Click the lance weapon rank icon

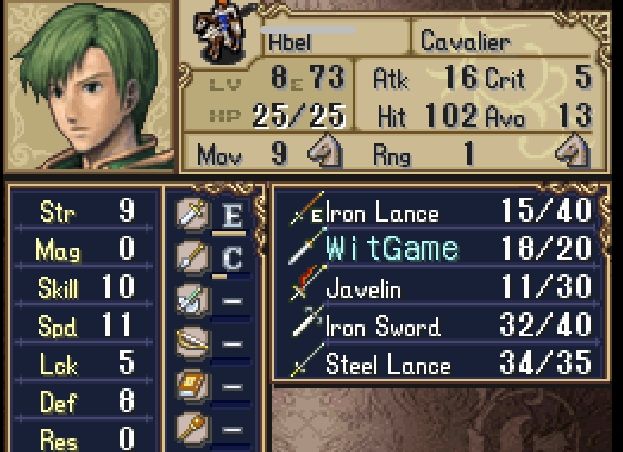click(x=192, y=257)
